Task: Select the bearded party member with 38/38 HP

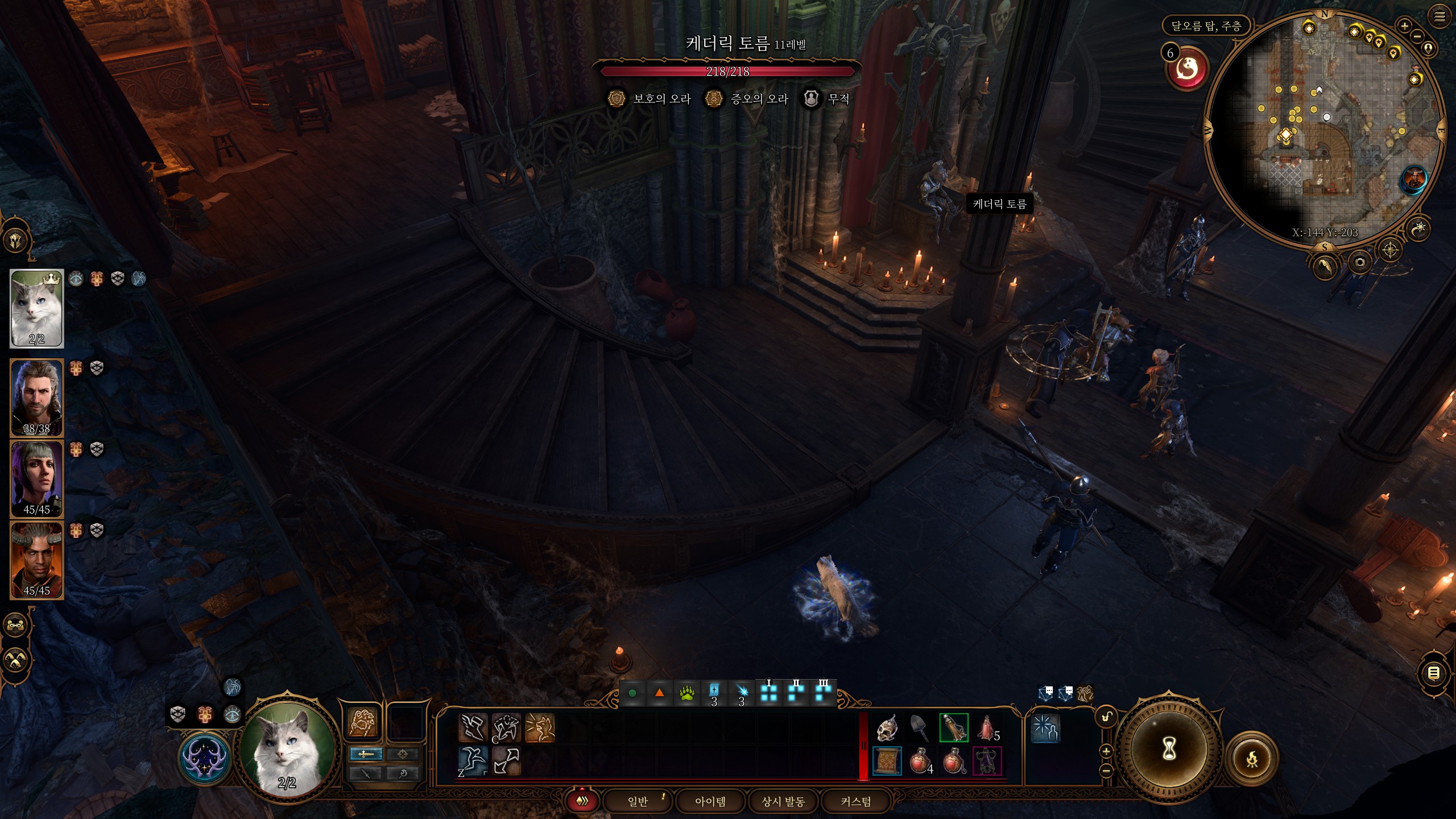Action: [x=37, y=398]
